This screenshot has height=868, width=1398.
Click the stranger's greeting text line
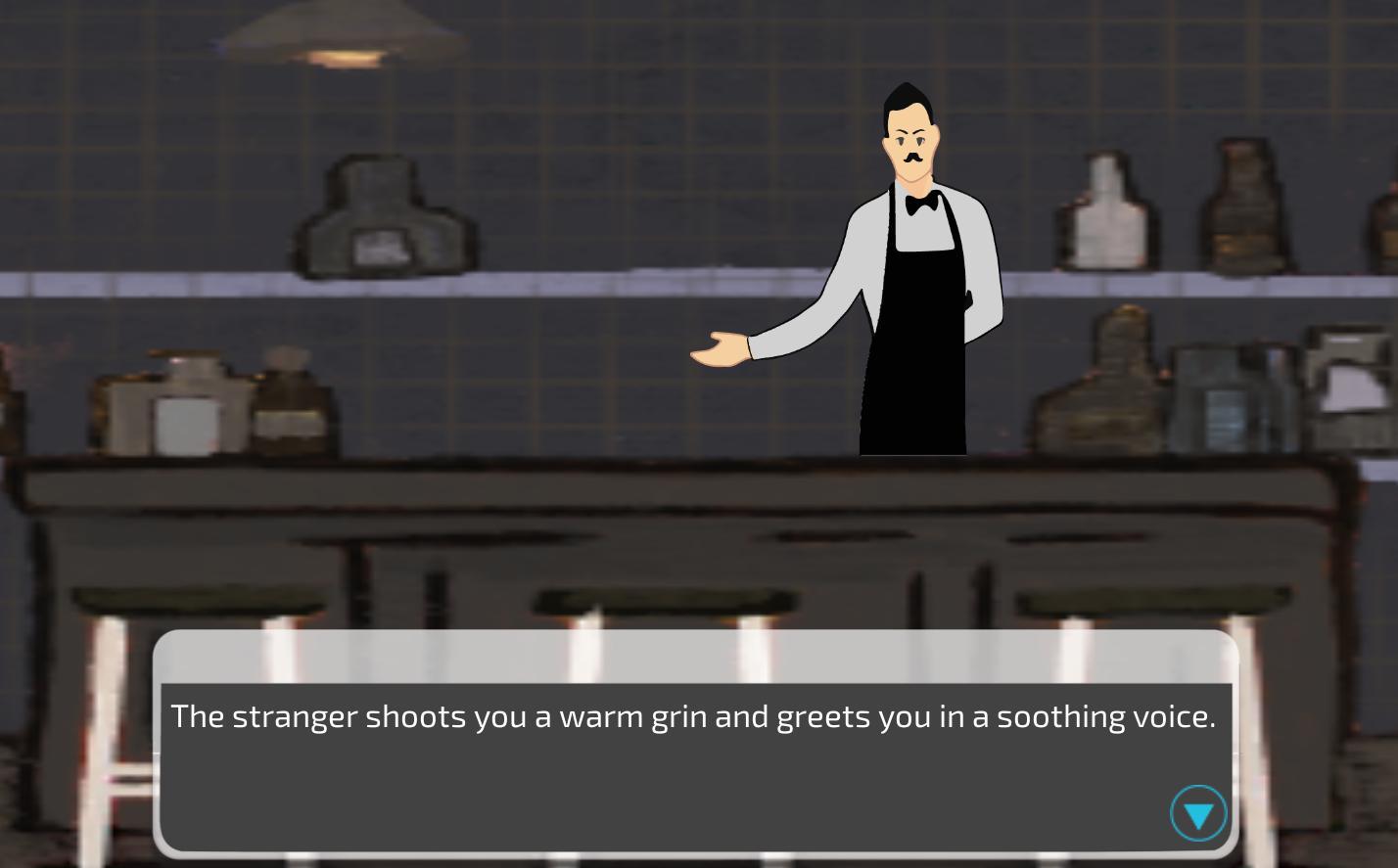pyautogui.click(x=693, y=716)
